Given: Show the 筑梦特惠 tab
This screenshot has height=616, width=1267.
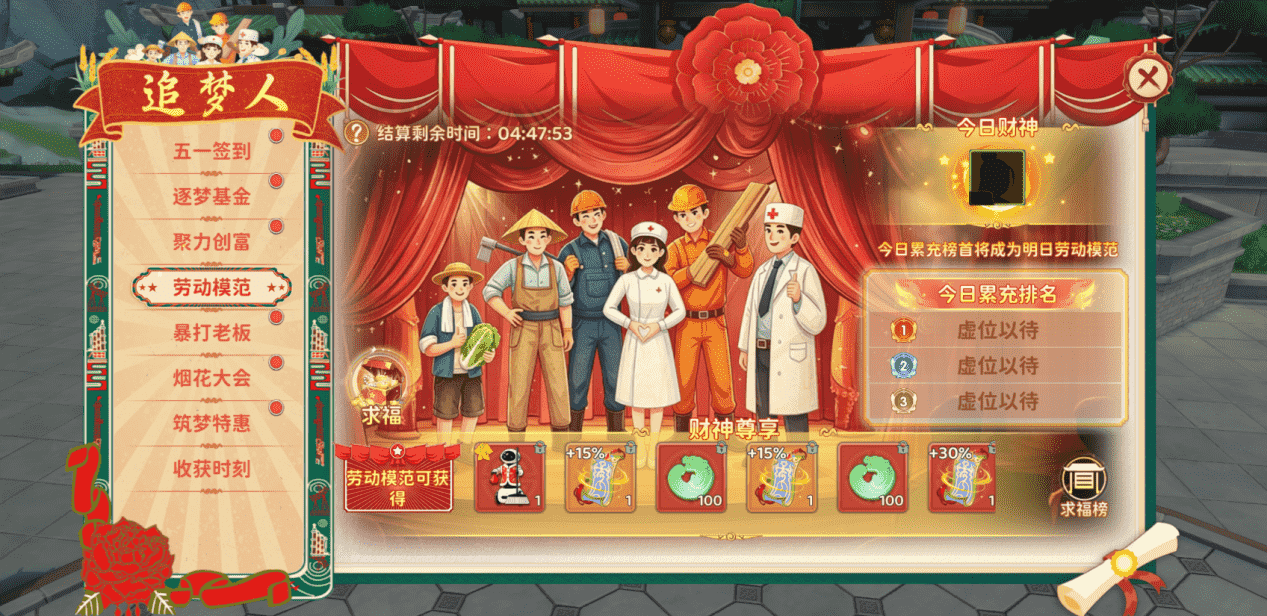Looking at the screenshot, I should click(x=211, y=424).
